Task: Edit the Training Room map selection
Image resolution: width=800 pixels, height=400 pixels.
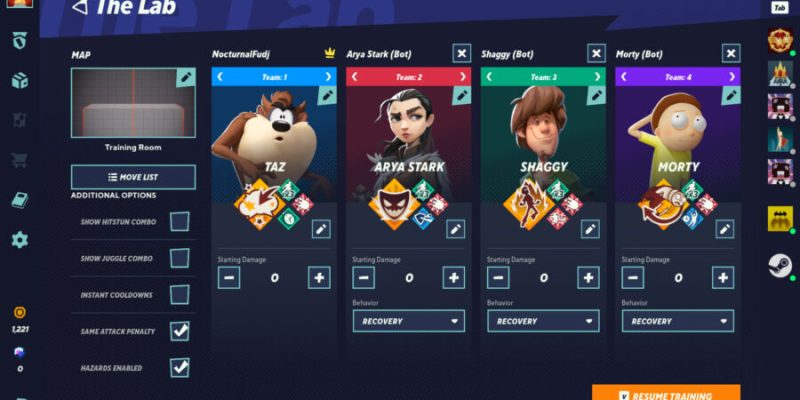Action: click(x=185, y=77)
